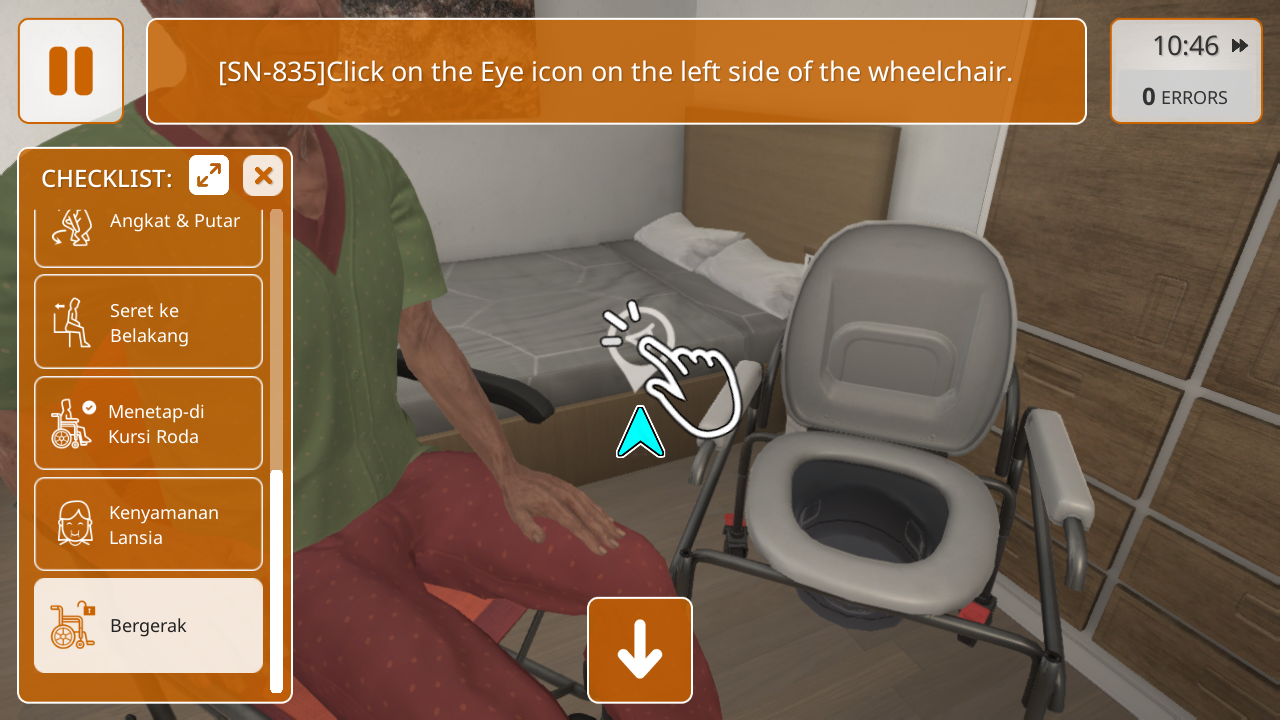Click the down arrow button
This screenshot has height=720, width=1280.
(640, 650)
